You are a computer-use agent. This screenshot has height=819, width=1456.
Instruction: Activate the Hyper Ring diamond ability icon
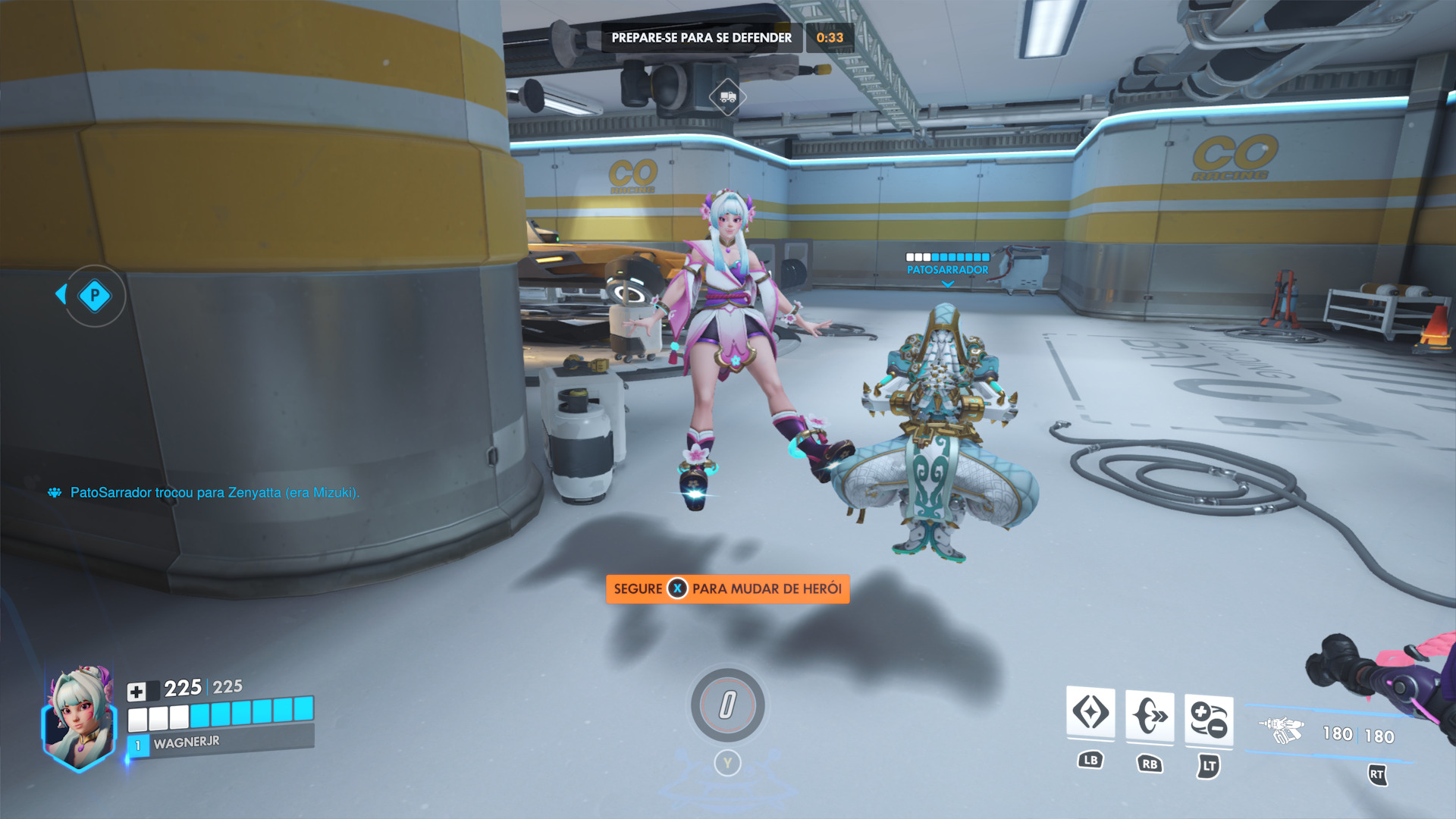tap(1090, 713)
